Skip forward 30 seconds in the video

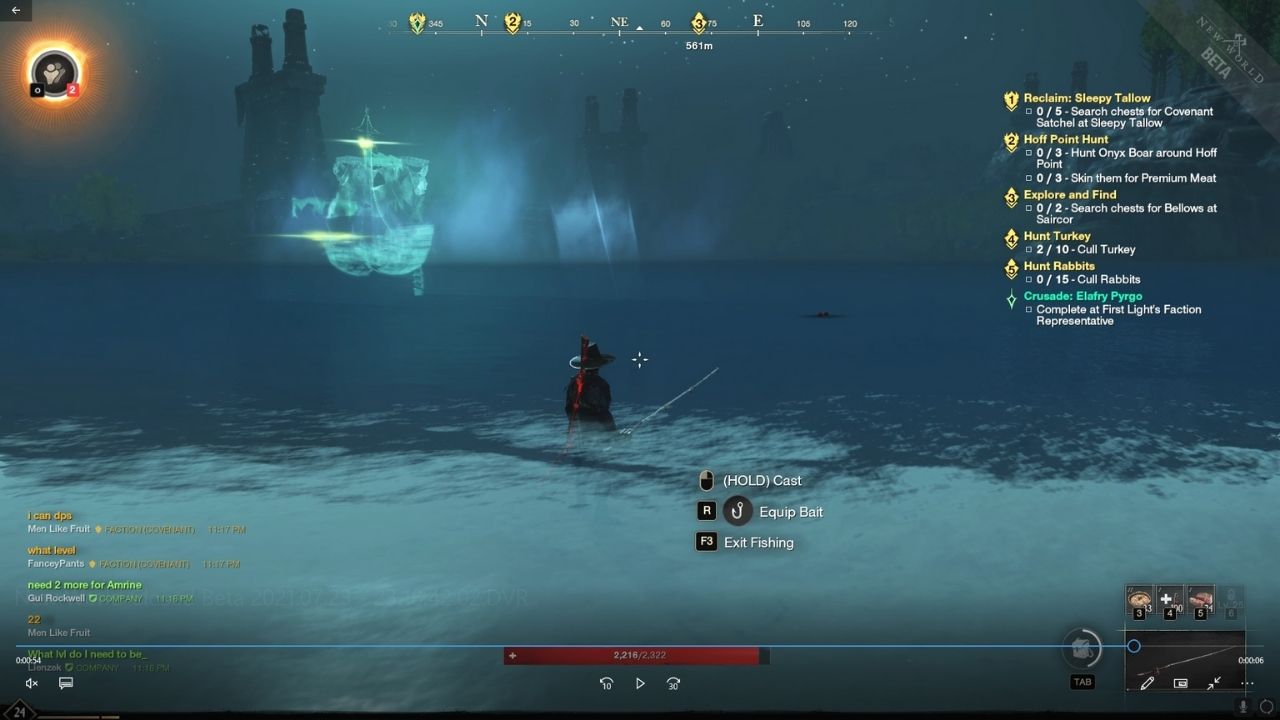point(673,683)
